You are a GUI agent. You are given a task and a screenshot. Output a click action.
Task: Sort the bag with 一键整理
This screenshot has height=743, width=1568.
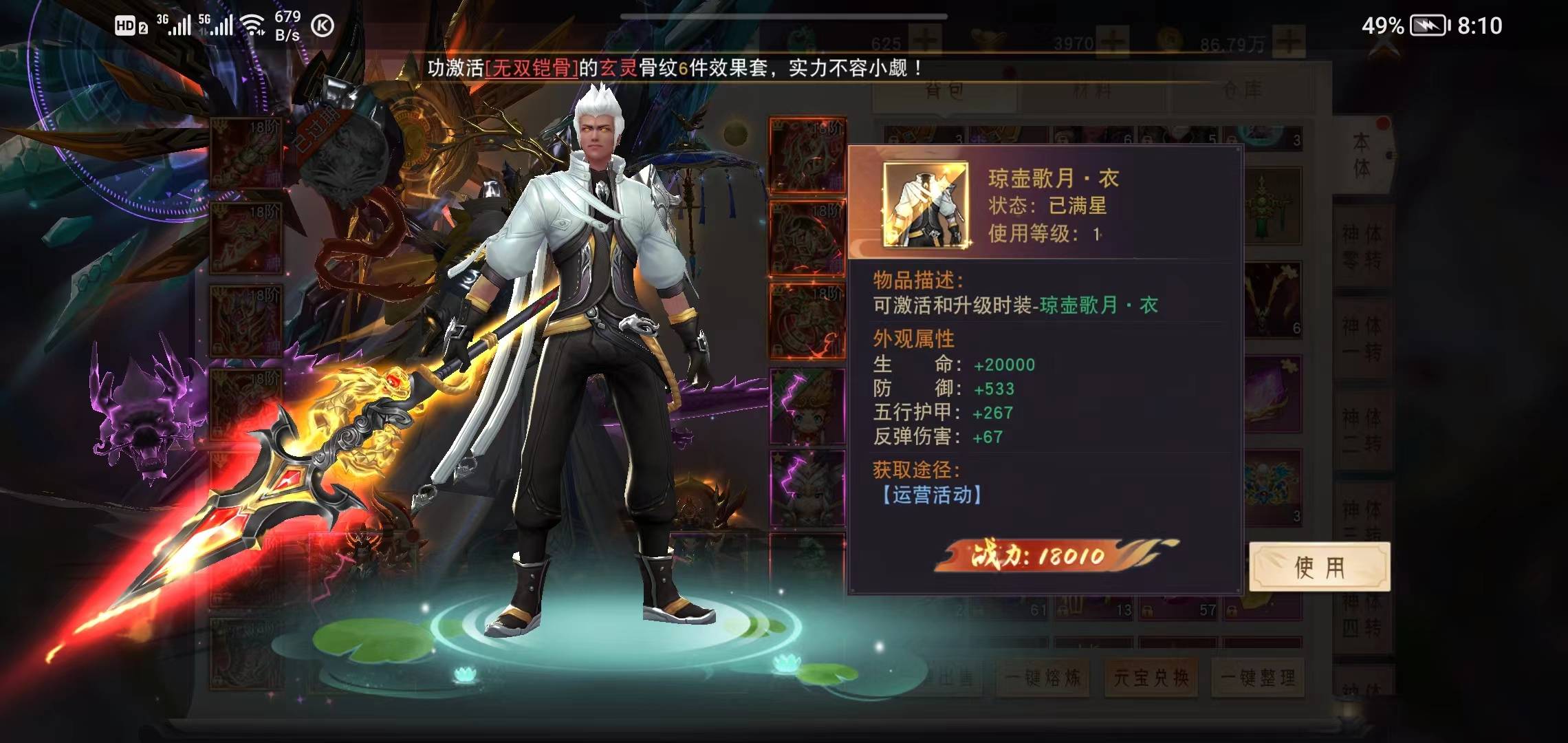click(1258, 678)
